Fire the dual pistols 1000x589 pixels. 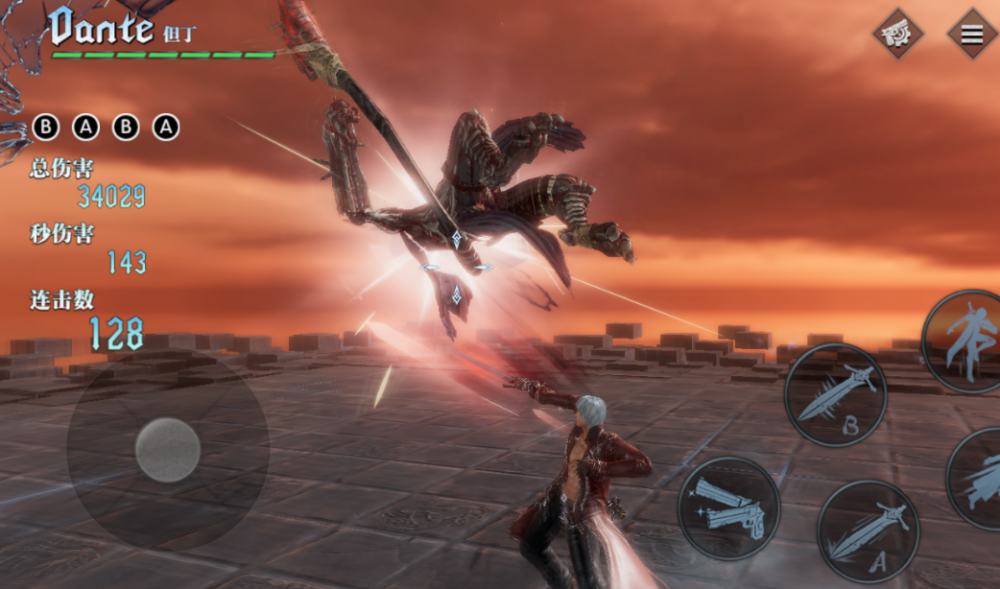click(729, 507)
